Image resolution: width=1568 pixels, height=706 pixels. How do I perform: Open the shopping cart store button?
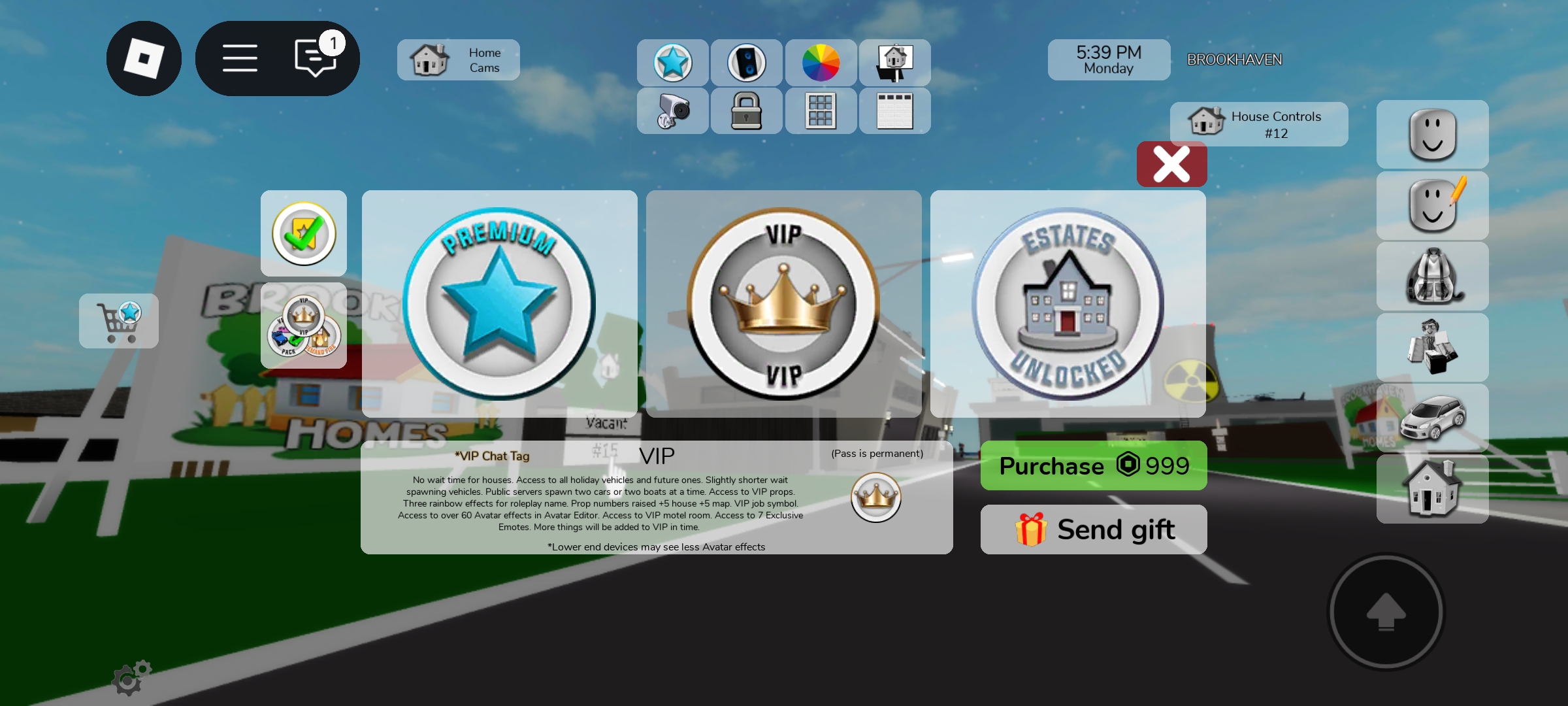coord(119,321)
